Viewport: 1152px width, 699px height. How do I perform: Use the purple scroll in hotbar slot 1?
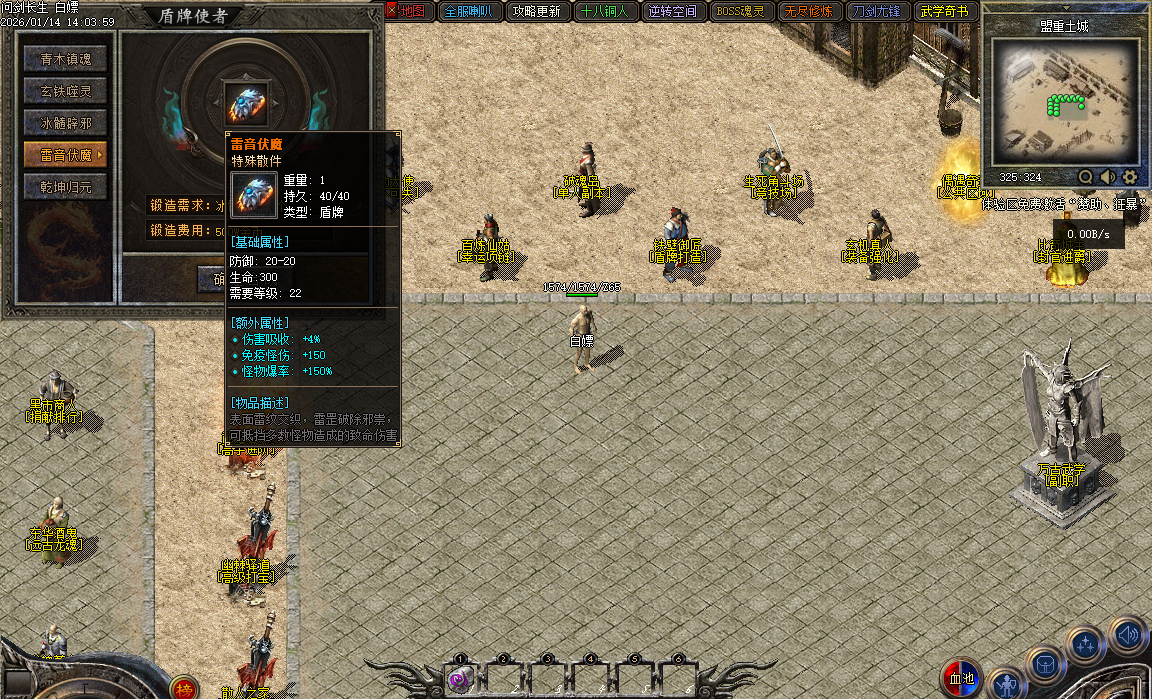460,679
